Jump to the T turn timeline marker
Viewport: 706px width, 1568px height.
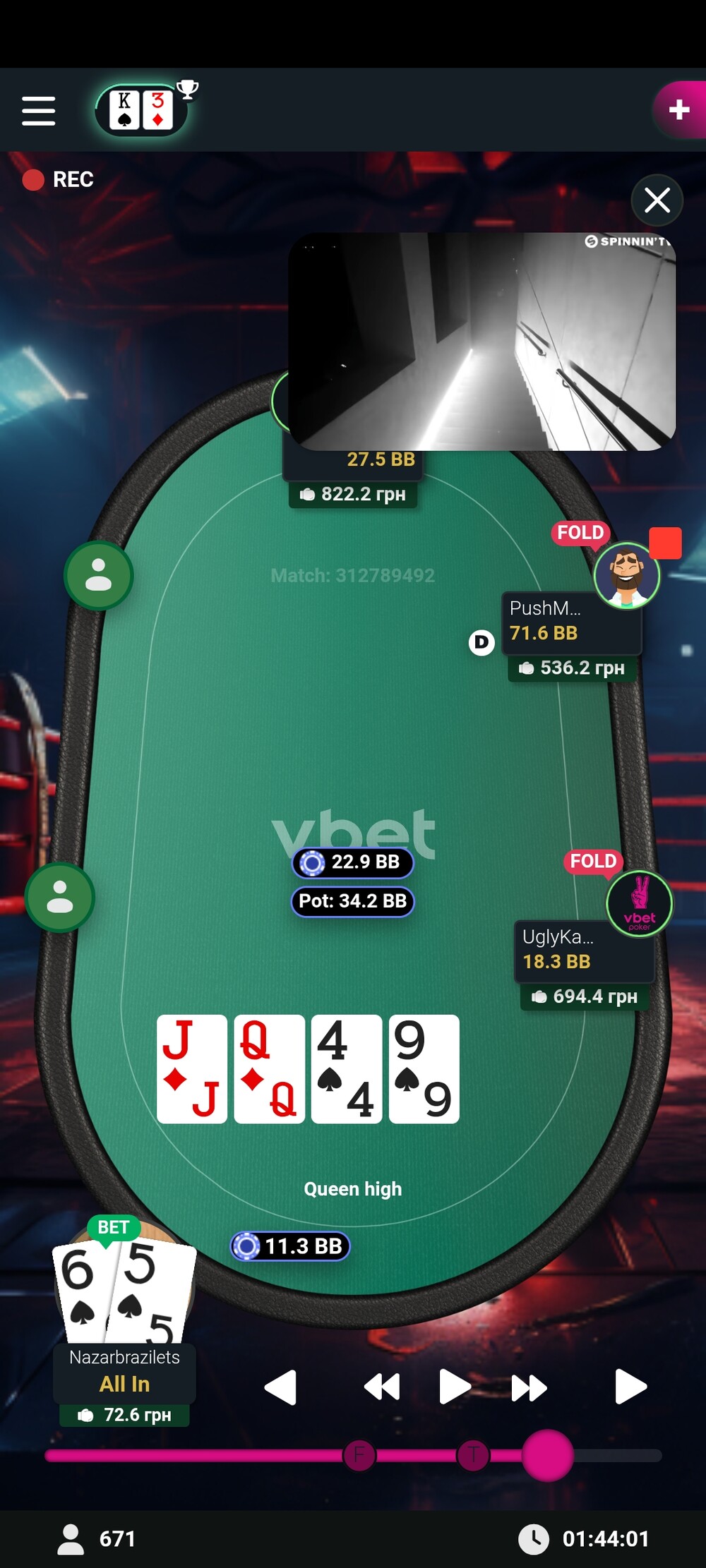pyautogui.click(x=473, y=1454)
